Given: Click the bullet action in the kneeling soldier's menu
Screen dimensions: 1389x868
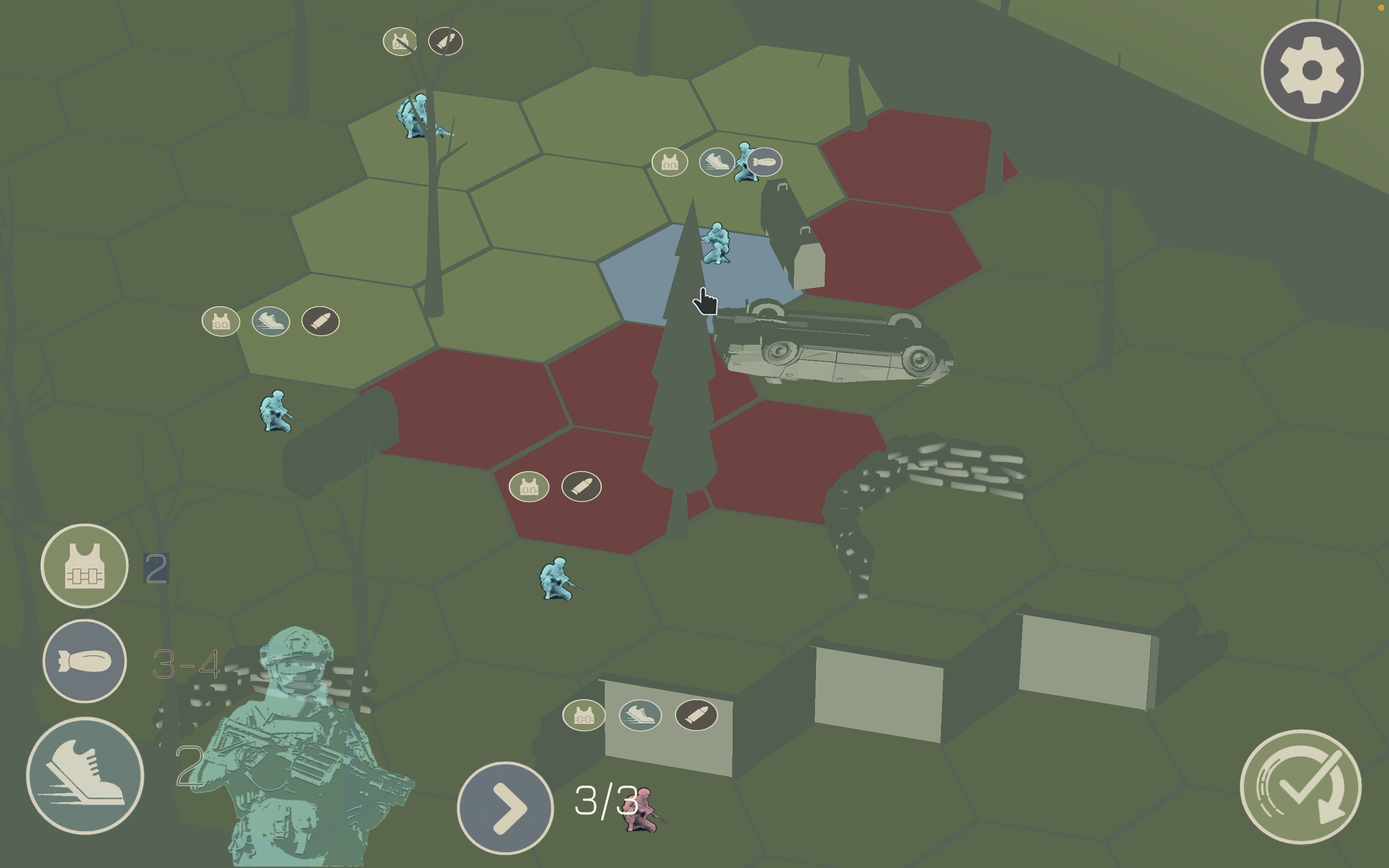Looking at the screenshot, I should [320, 322].
